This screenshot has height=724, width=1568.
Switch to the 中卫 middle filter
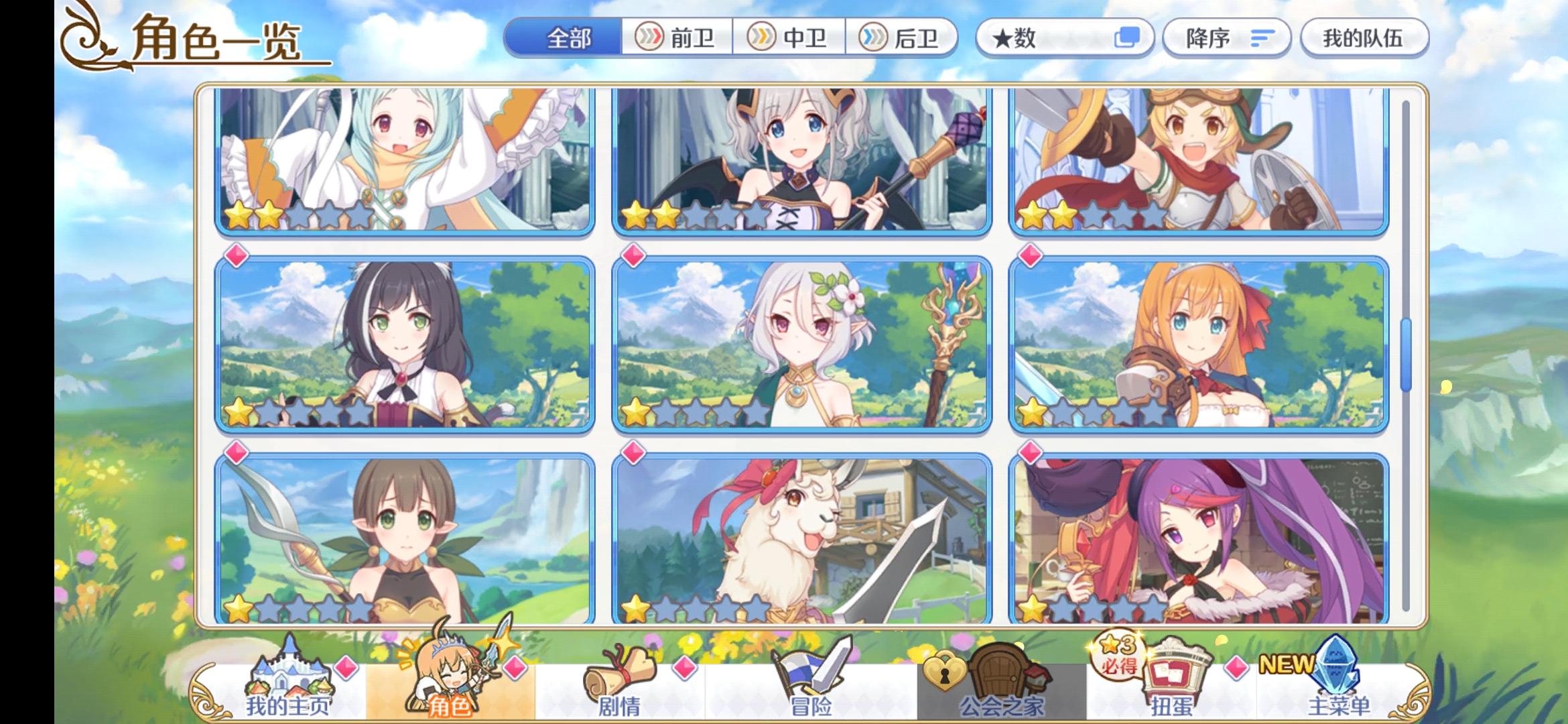(x=791, y=38)
